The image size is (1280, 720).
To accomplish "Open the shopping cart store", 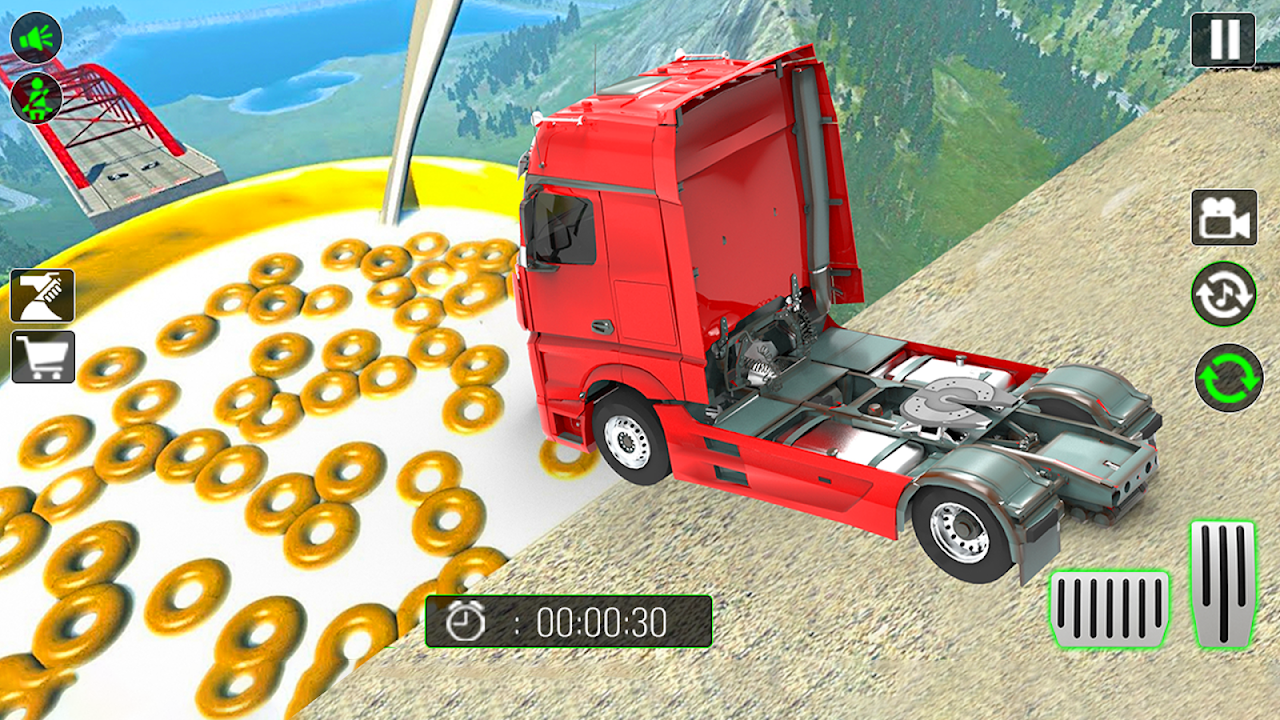I will (42, 357).
